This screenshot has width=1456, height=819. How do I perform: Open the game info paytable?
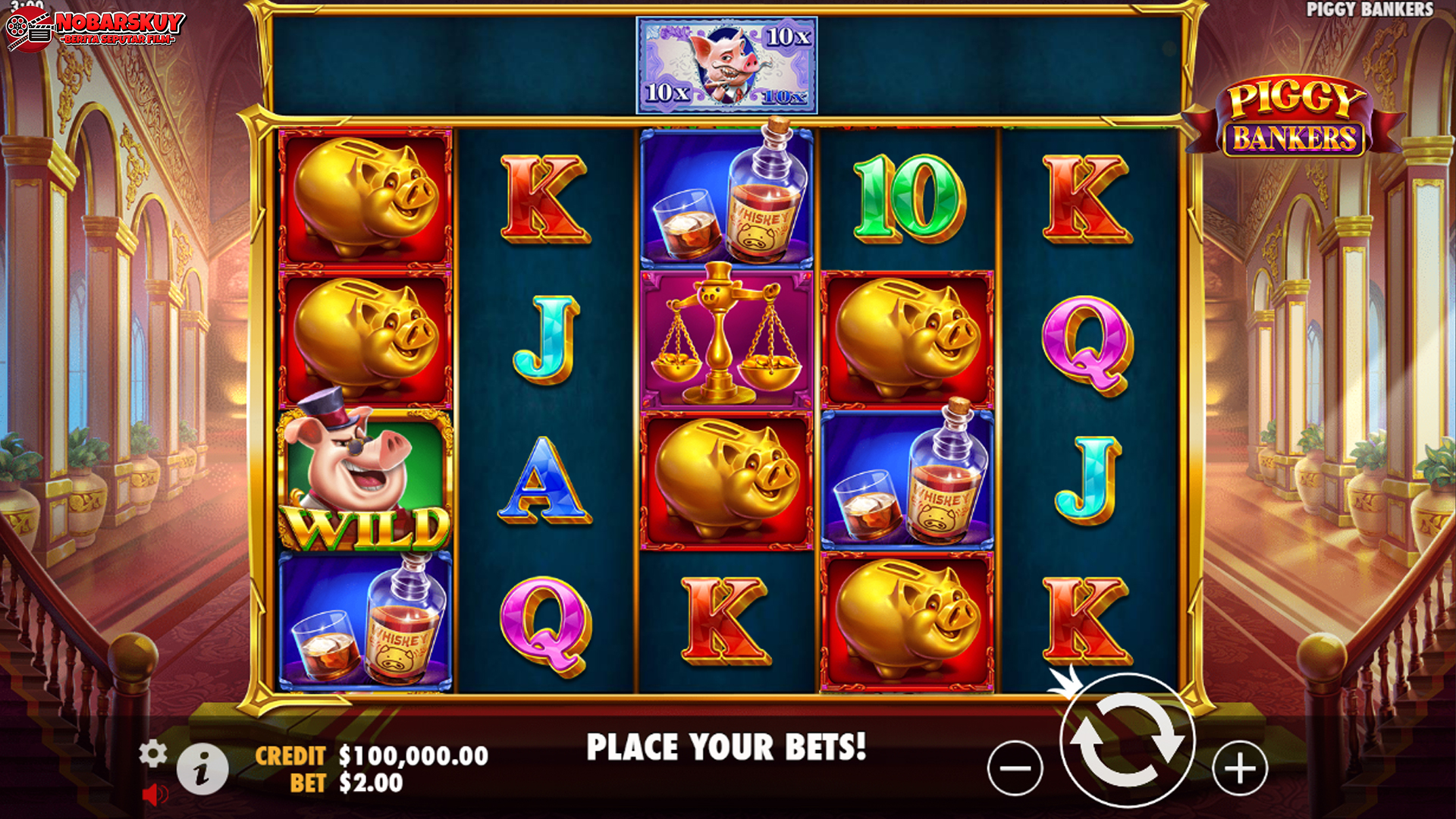click(202, 770)
